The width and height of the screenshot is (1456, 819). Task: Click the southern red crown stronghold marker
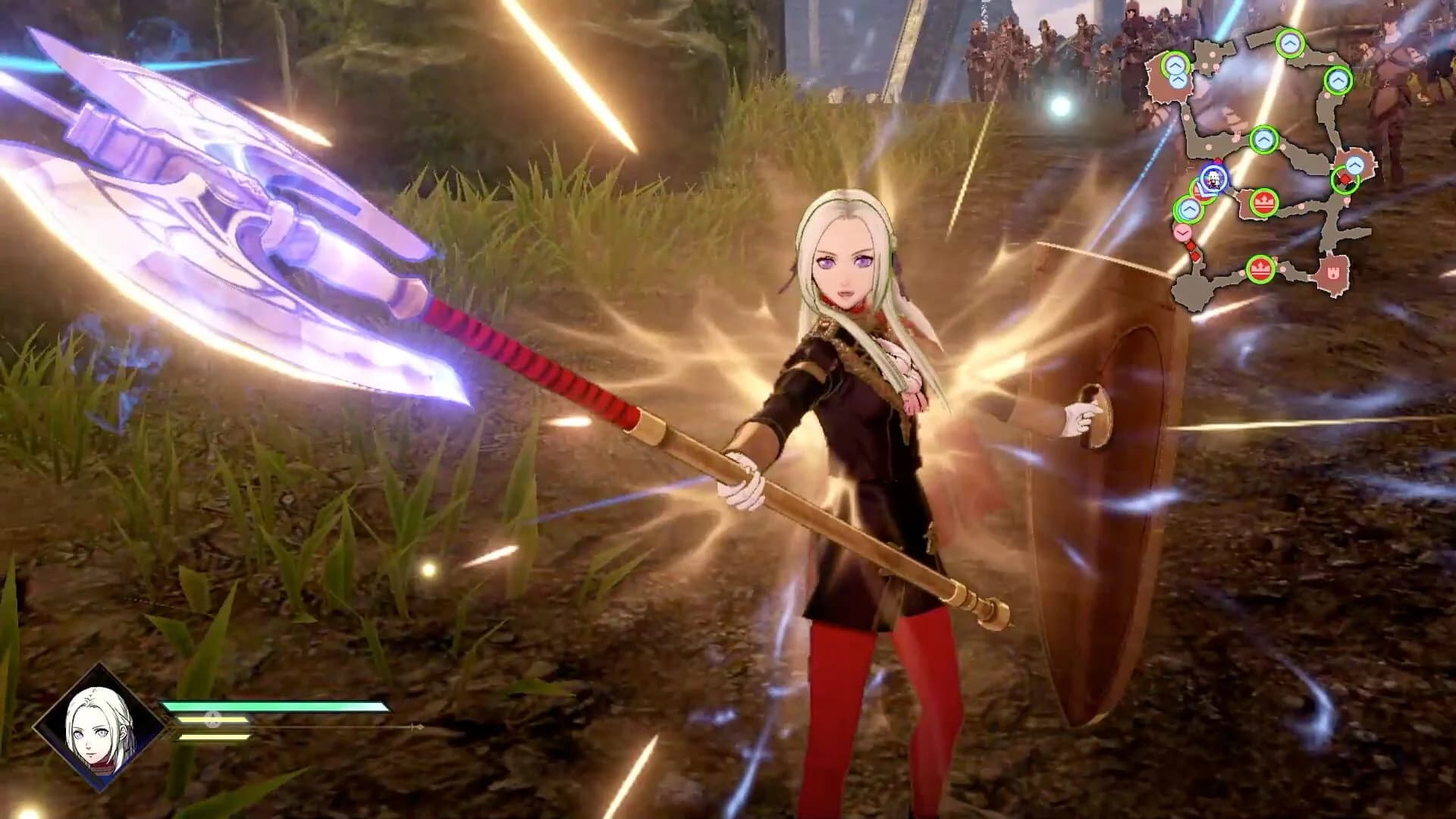(x=1261, y=267)
